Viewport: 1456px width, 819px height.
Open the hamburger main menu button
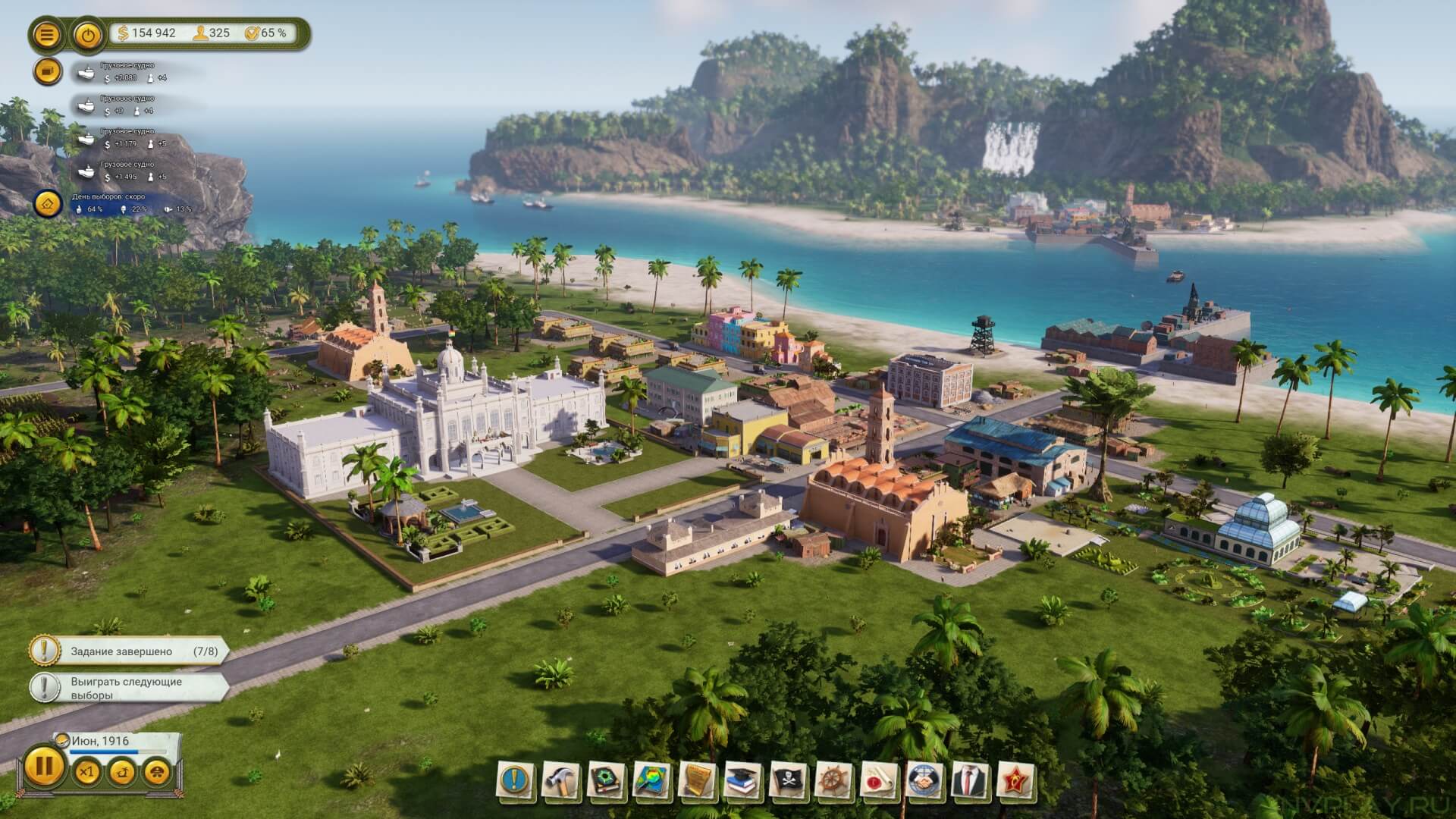point(47,35)
